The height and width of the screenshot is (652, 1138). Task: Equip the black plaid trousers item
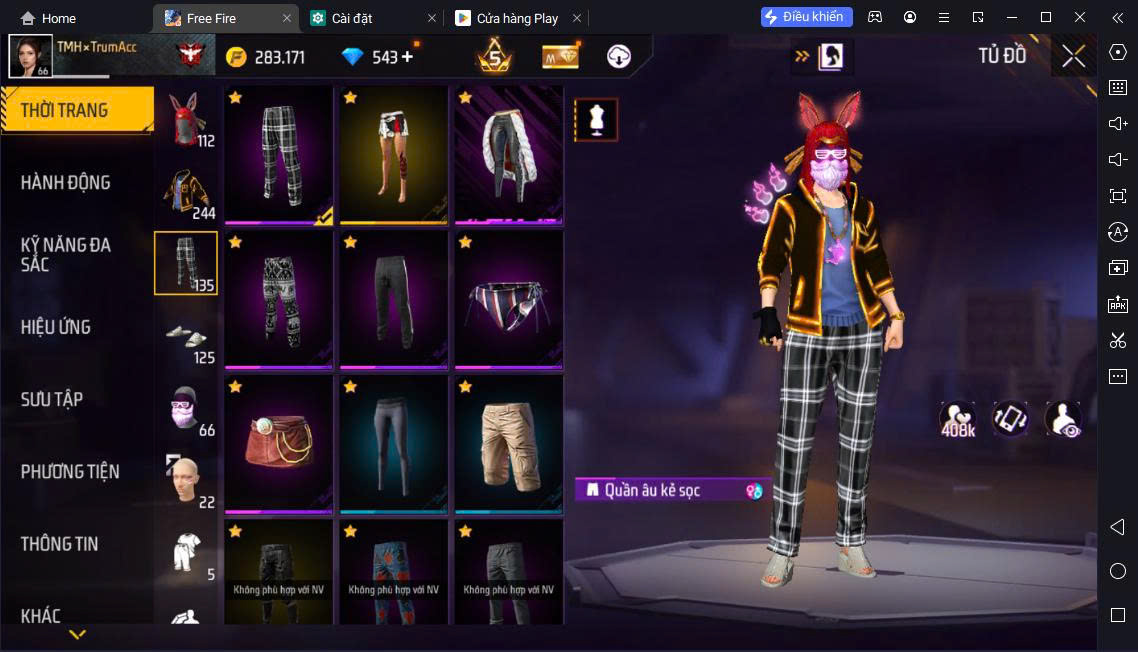(x=279, y=154)
